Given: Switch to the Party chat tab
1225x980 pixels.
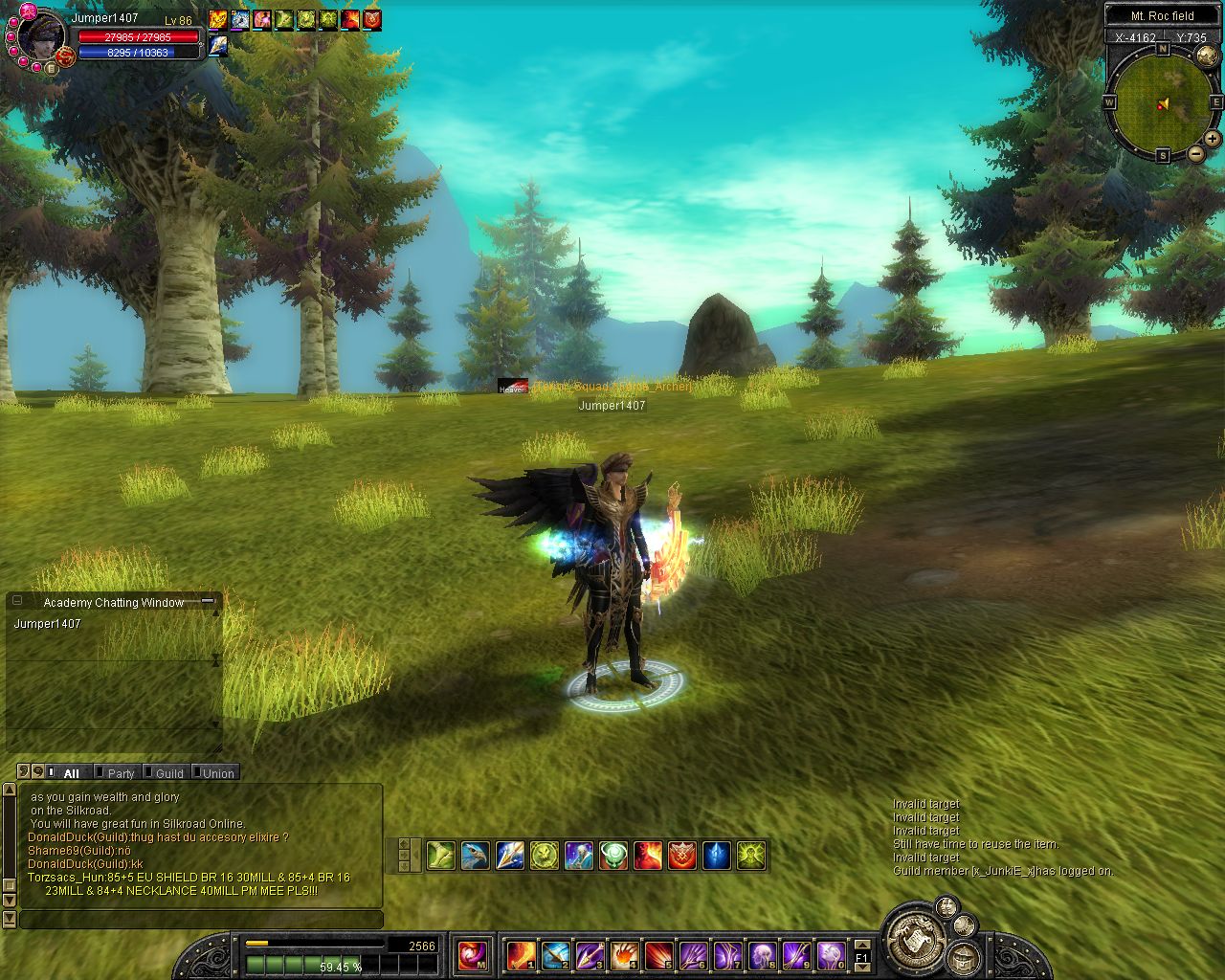Looking at the screenshot, I should (121, 773).
